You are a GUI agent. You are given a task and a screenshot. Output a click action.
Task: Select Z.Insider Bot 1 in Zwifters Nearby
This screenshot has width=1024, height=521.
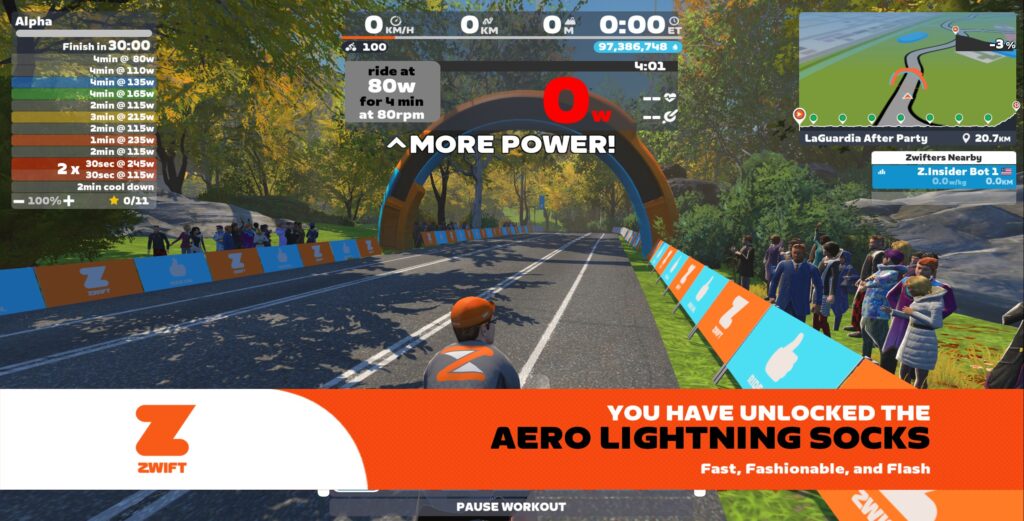[943, 177]
